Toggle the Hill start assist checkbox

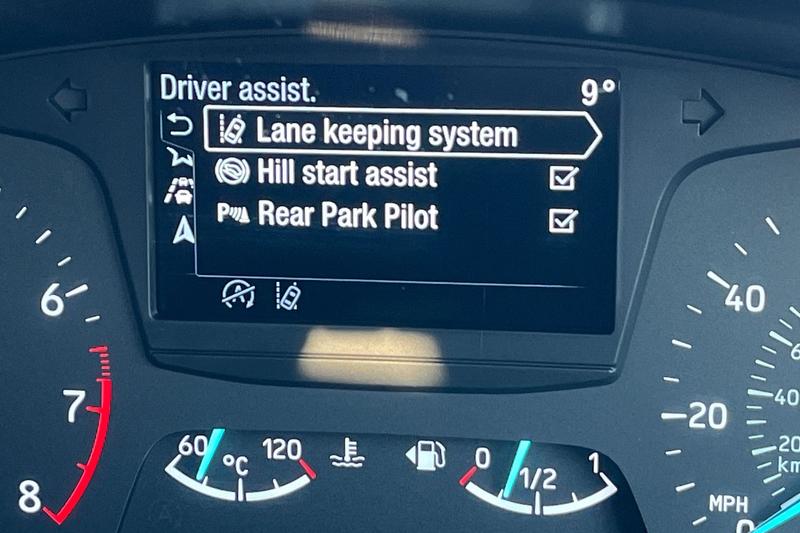(x=564, y=178)
